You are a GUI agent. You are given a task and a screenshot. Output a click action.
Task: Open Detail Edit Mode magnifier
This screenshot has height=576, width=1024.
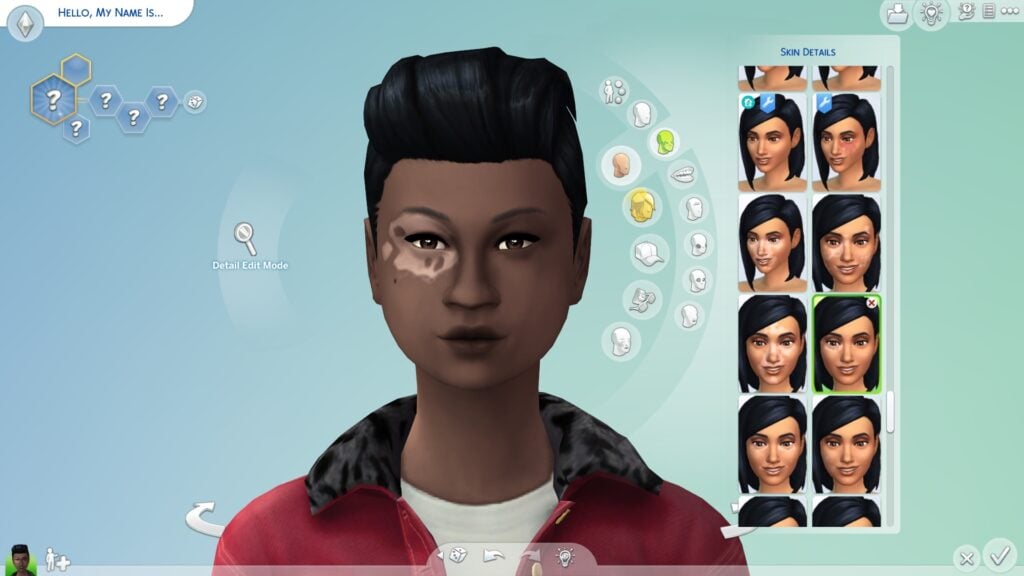pyautogui.click(x=245, y=238)
